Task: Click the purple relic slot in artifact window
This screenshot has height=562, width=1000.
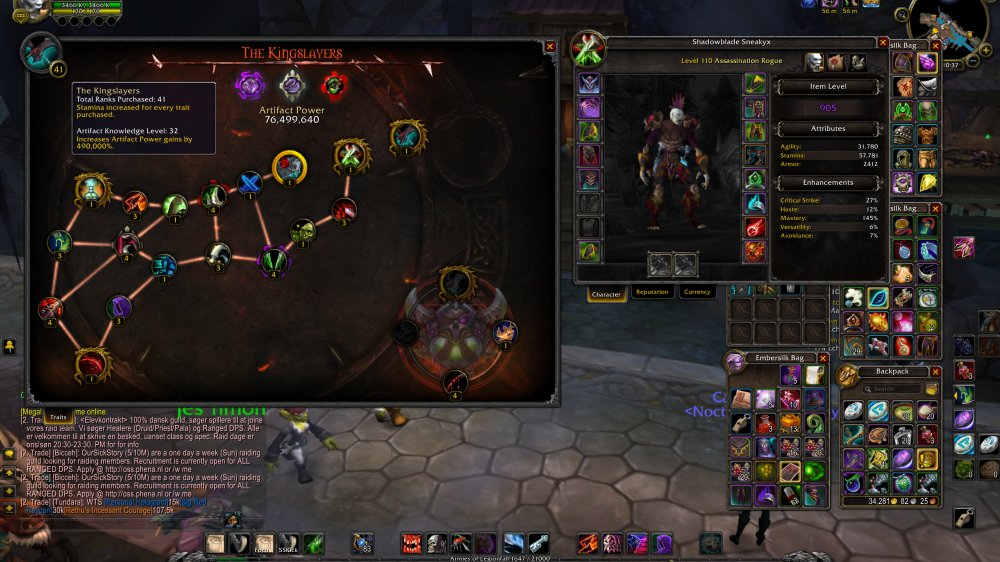Action: [x=247, y=84]
